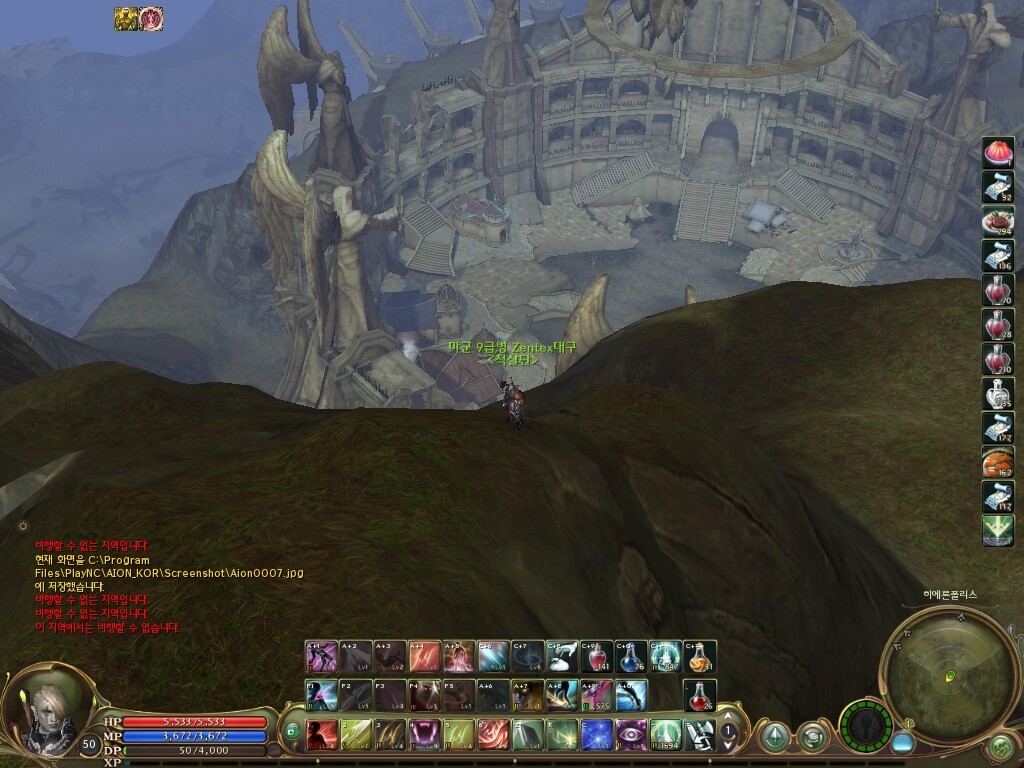Toggle the green hotbar lock button
The height and width of the screenshot is (768, 1024).
coord(292,732)
